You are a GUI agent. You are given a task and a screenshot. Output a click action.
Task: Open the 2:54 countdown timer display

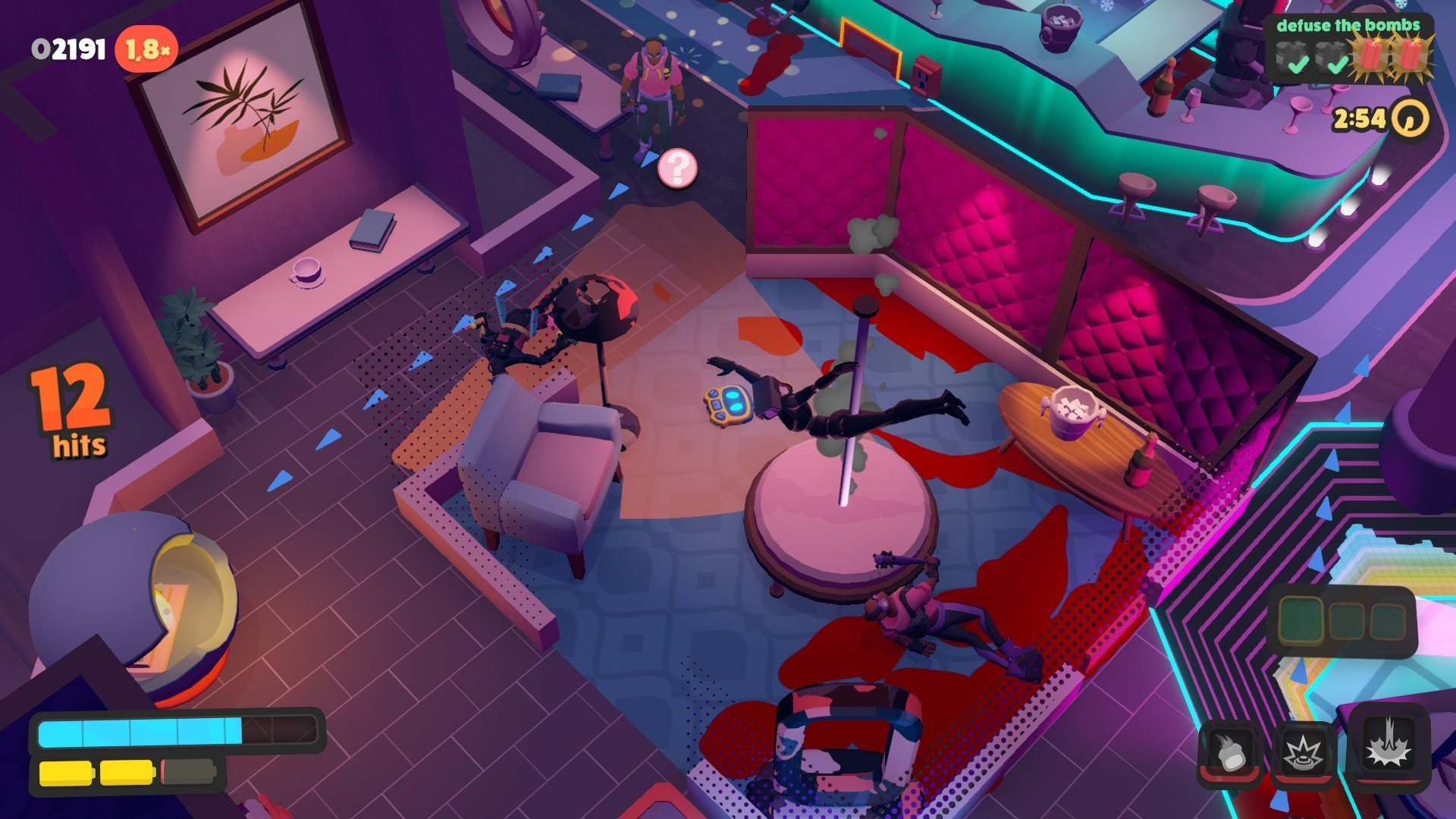[x=1360, y=118]
